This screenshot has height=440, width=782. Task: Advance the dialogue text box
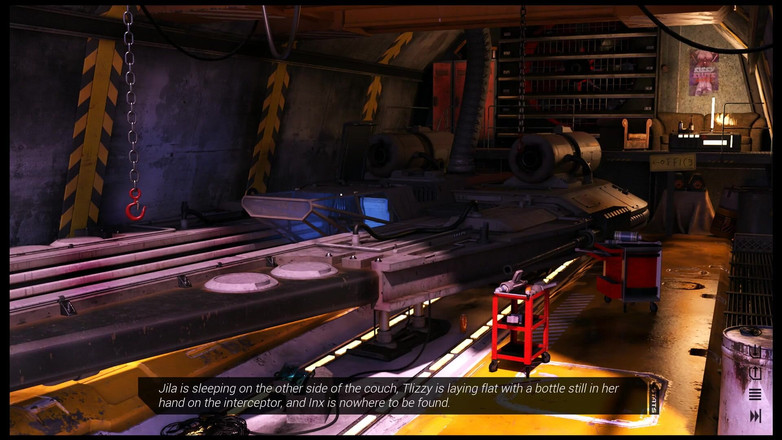click(392, 395)
